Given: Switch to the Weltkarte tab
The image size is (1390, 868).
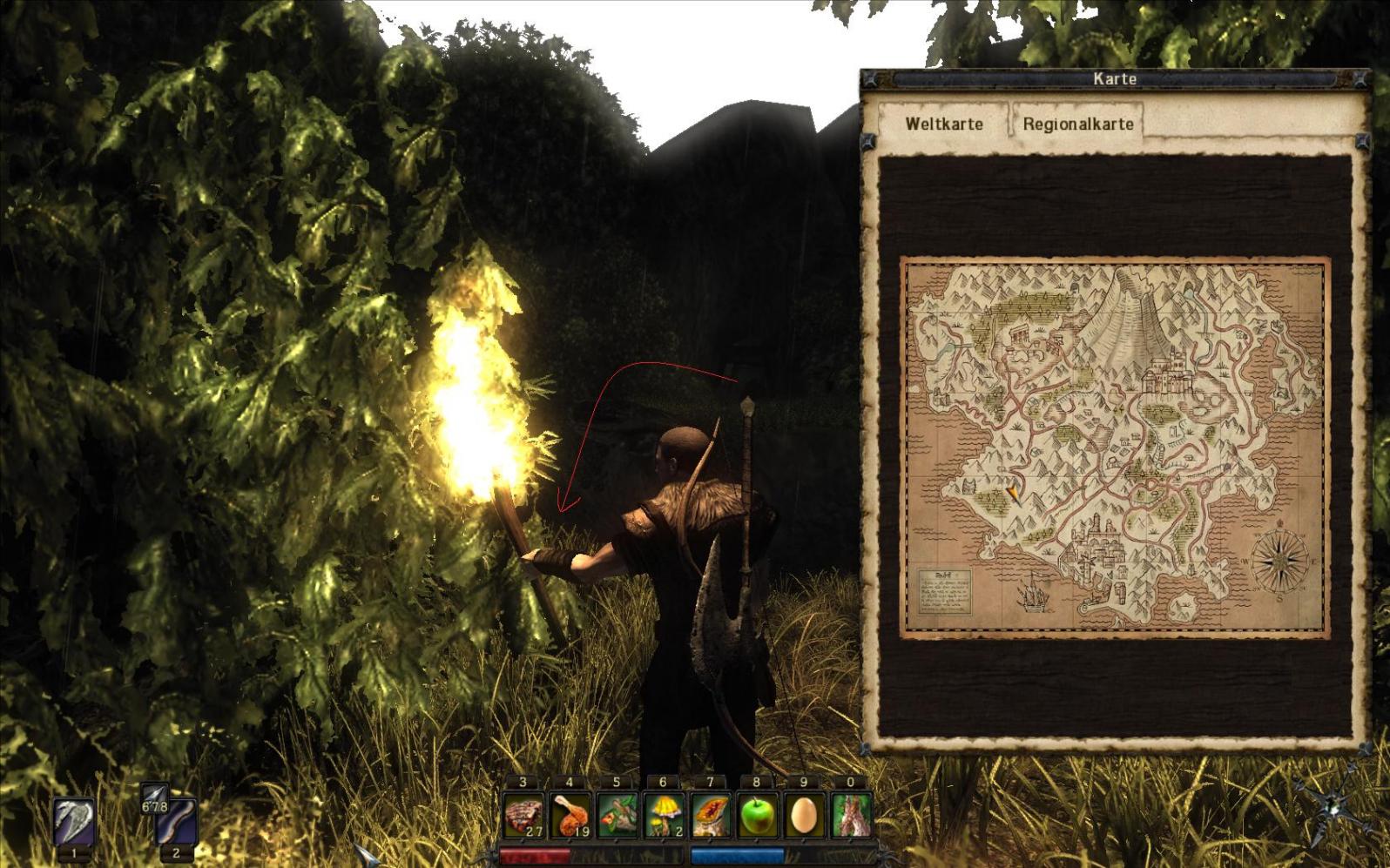Looking at the screenshot, I should (x=943, y=124).
